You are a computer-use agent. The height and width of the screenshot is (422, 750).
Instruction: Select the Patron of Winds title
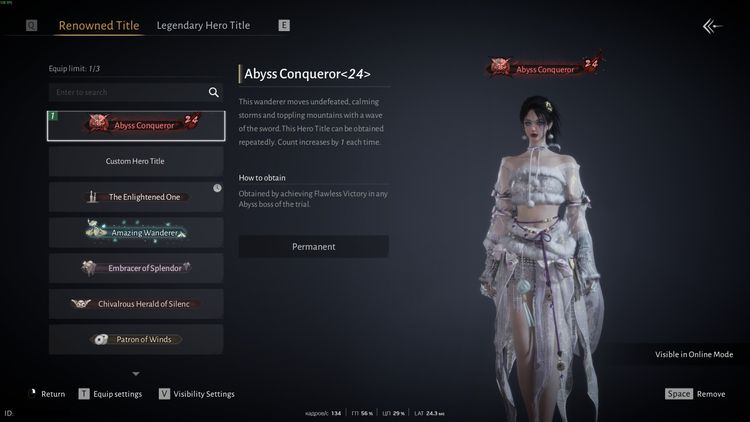pos(136,339)
